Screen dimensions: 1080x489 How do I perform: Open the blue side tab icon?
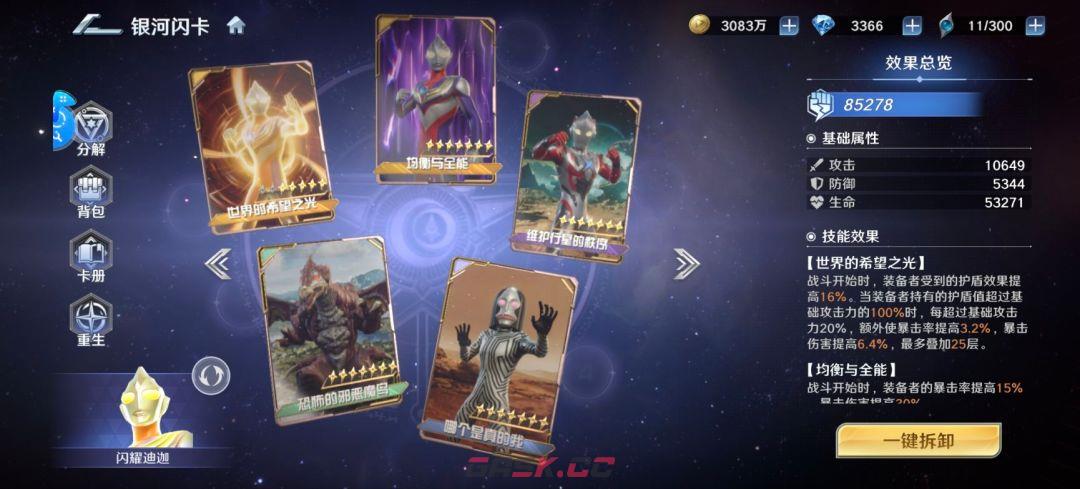[60, 120]
